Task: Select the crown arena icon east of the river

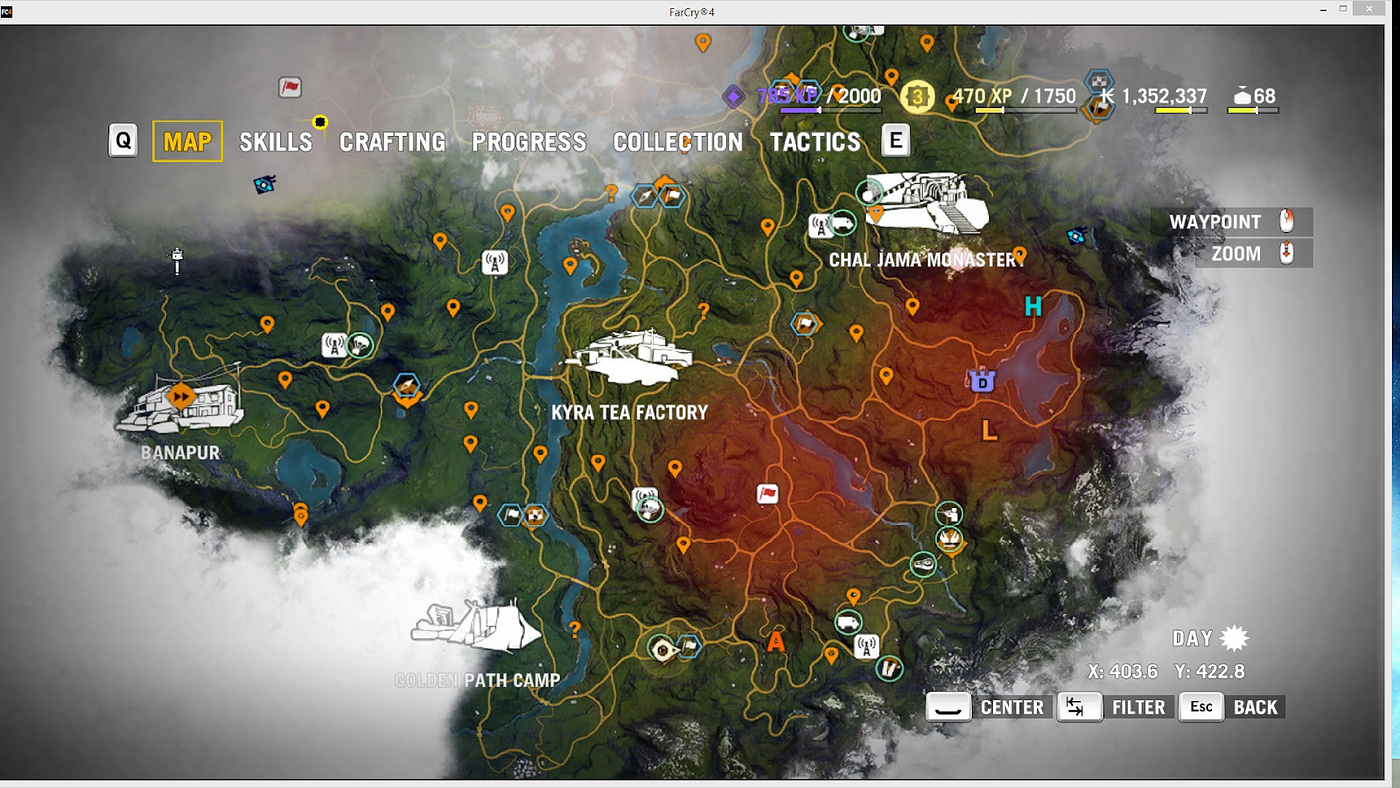Action: coord(950,541)
